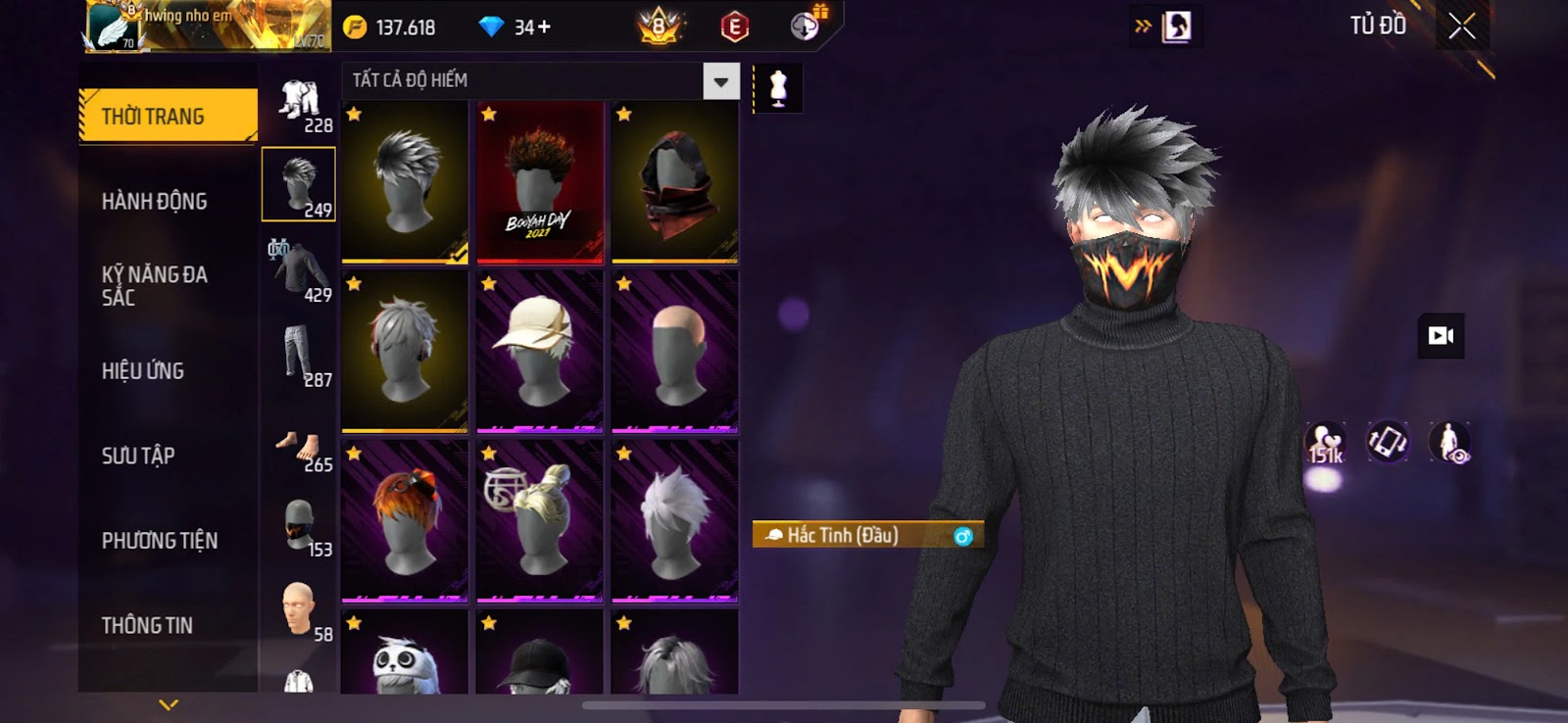Choose the orange hair with goggles item
Screen dimensions: 1568x723
pos(405,520)
